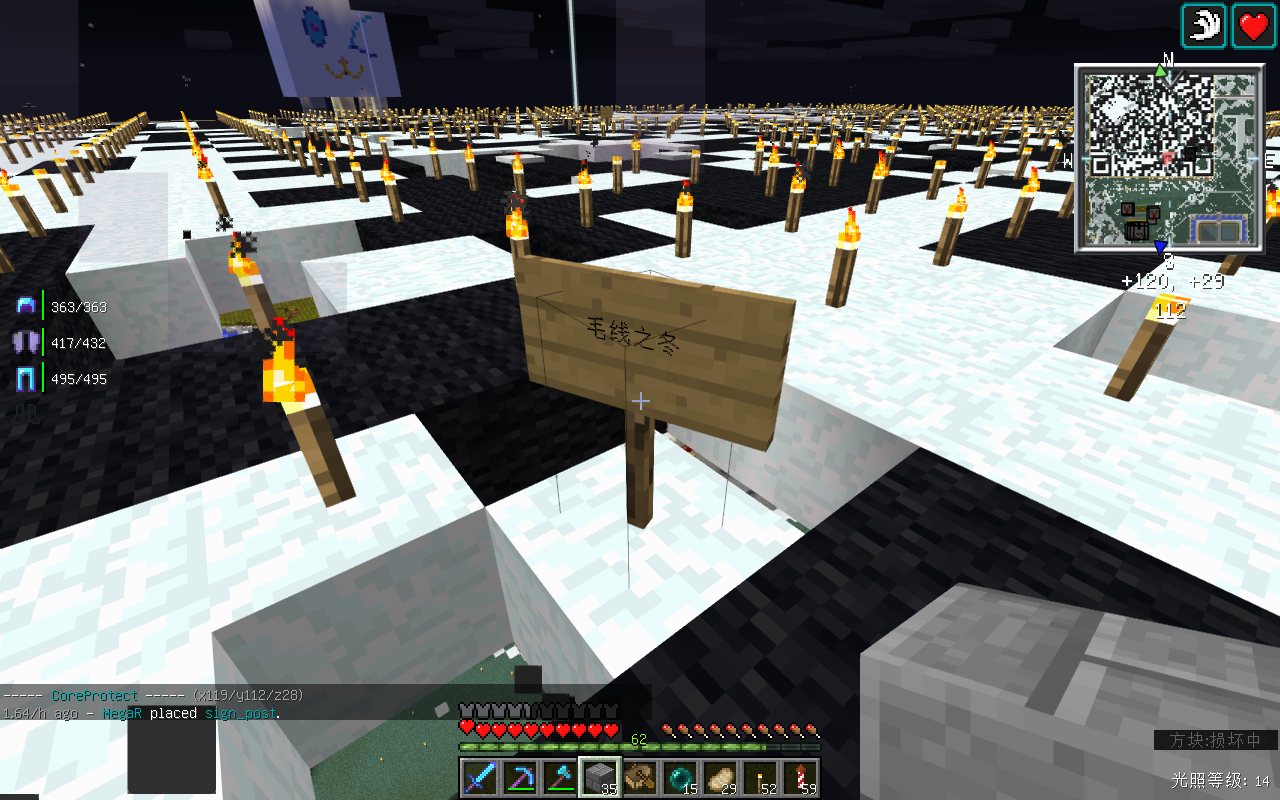Click the red heart status effect icon

[1254, 26]
